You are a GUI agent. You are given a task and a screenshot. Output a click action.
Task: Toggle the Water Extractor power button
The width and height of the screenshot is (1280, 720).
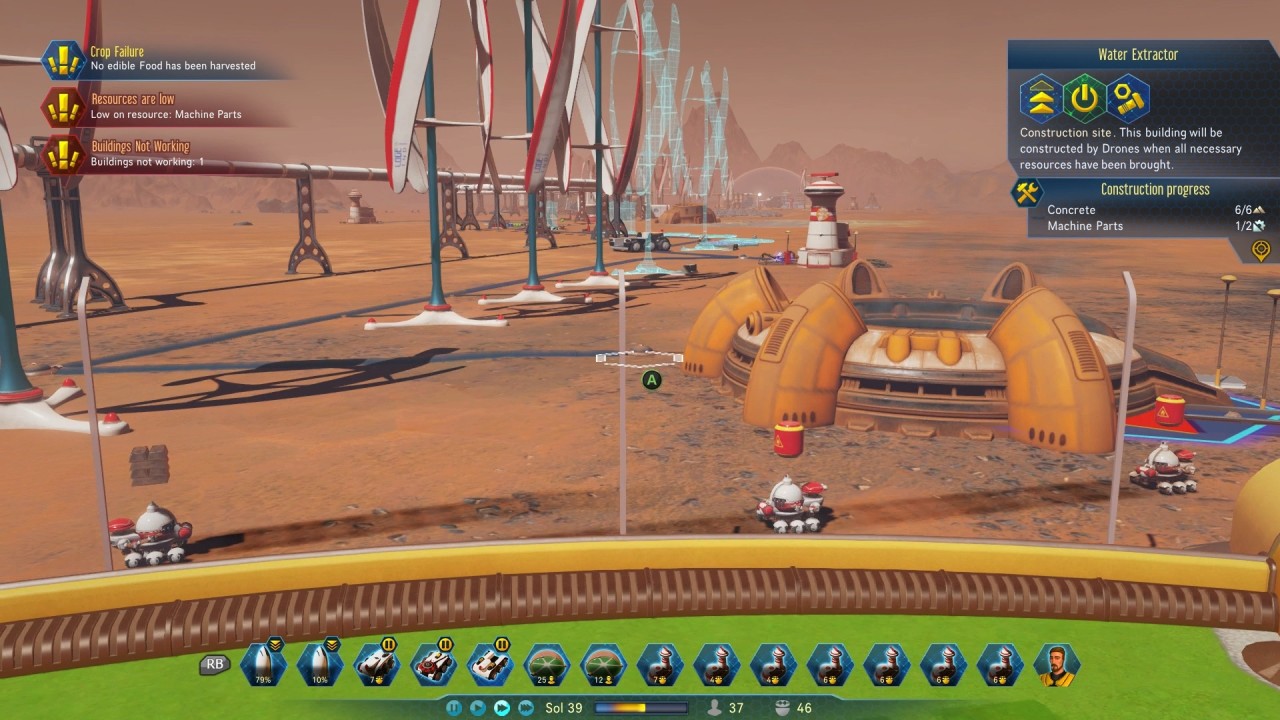(x=1084, y=98)
